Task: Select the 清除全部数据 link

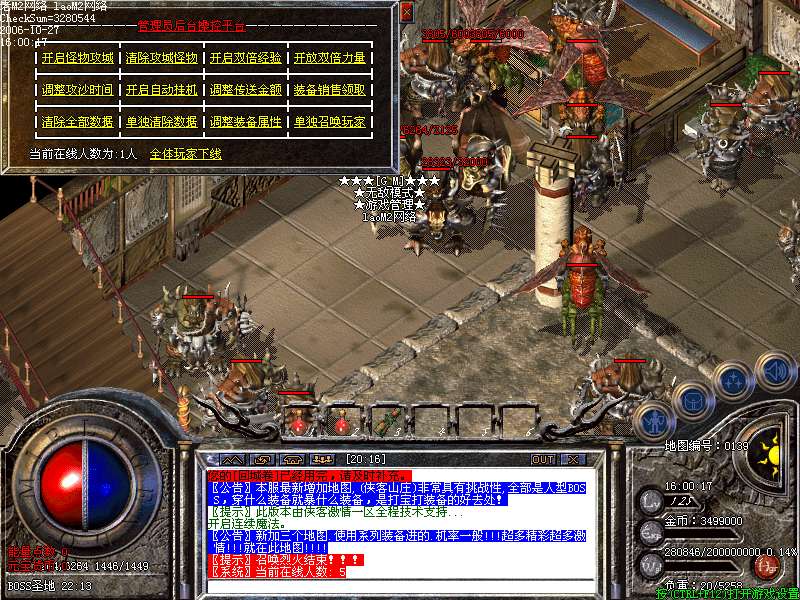Action: coord(78,122)
